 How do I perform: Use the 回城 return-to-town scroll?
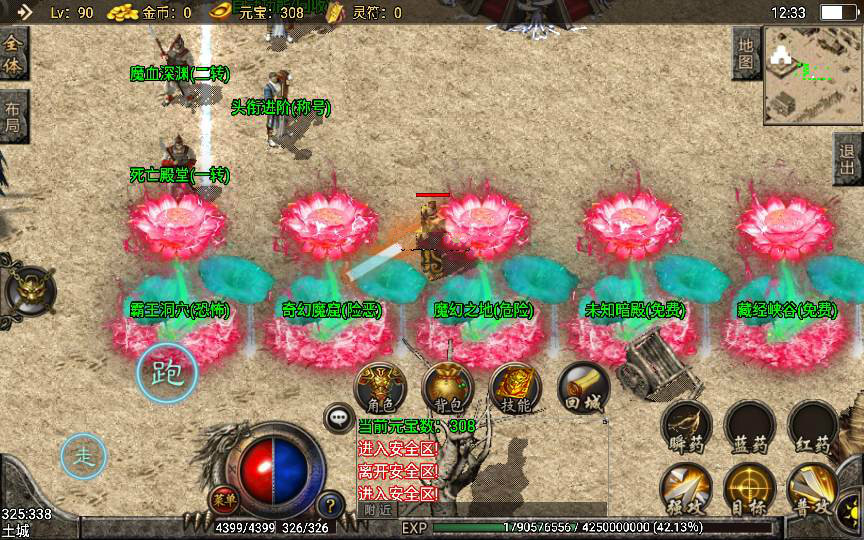pyautogui.click(x=581, y=387)
